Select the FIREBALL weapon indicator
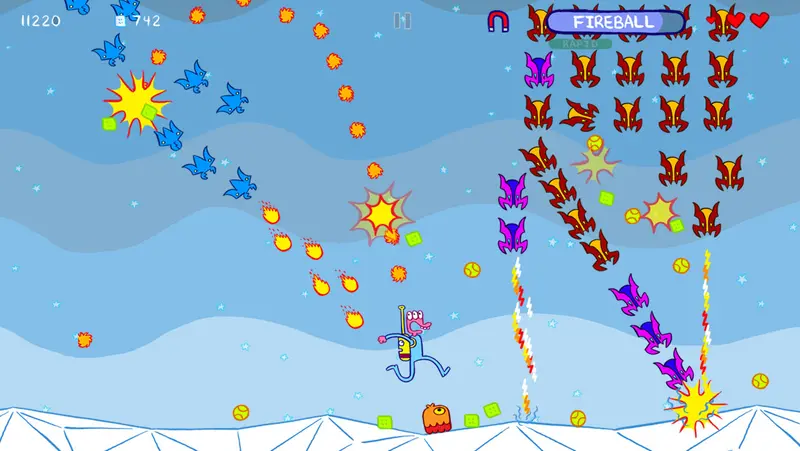This screenshot has height=451, width=800. (615, 22)
